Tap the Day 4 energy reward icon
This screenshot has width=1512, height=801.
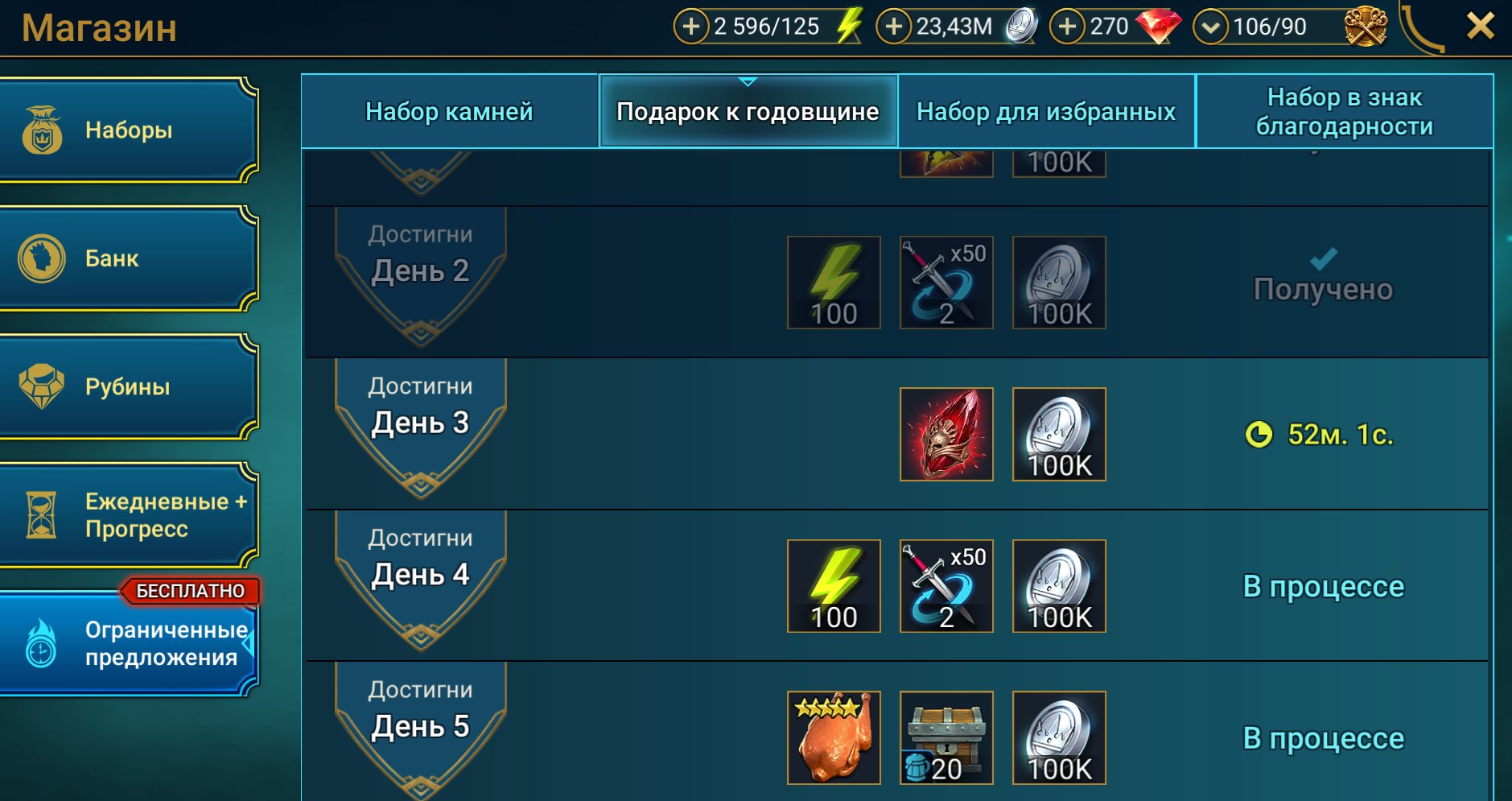834,586
